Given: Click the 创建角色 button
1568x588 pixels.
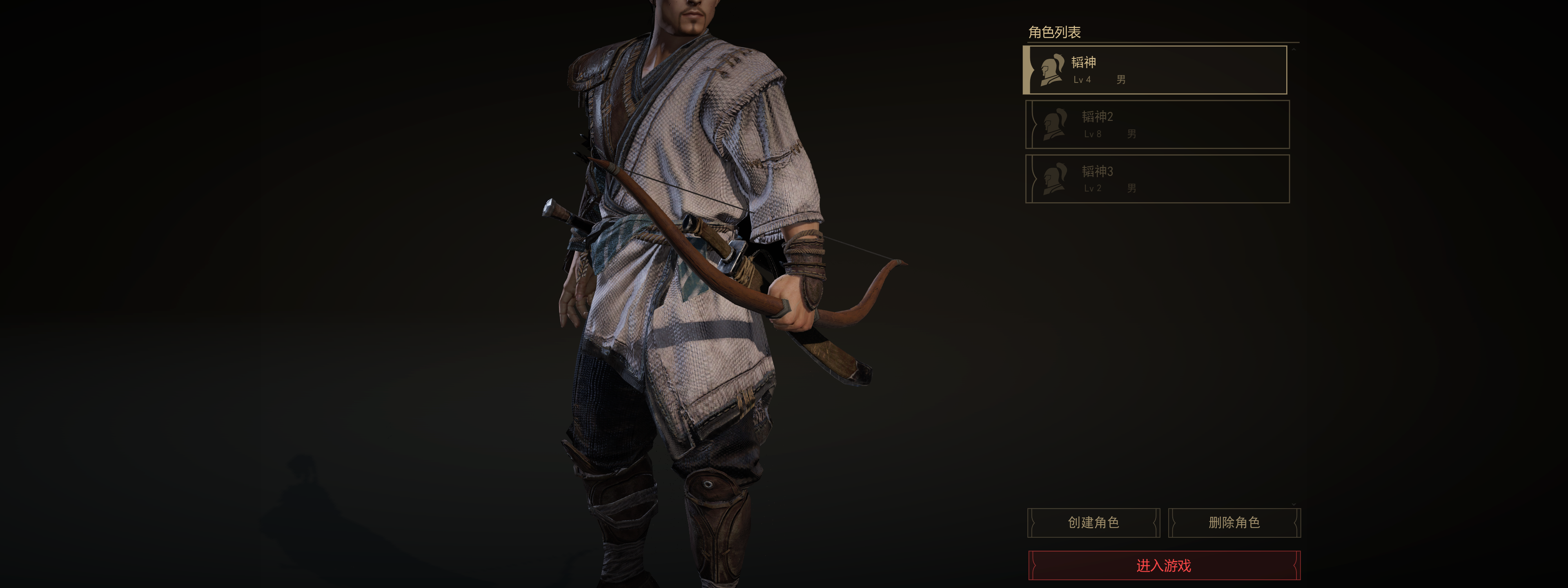Looking at the screenshot, I should (x=1093, y=523).
